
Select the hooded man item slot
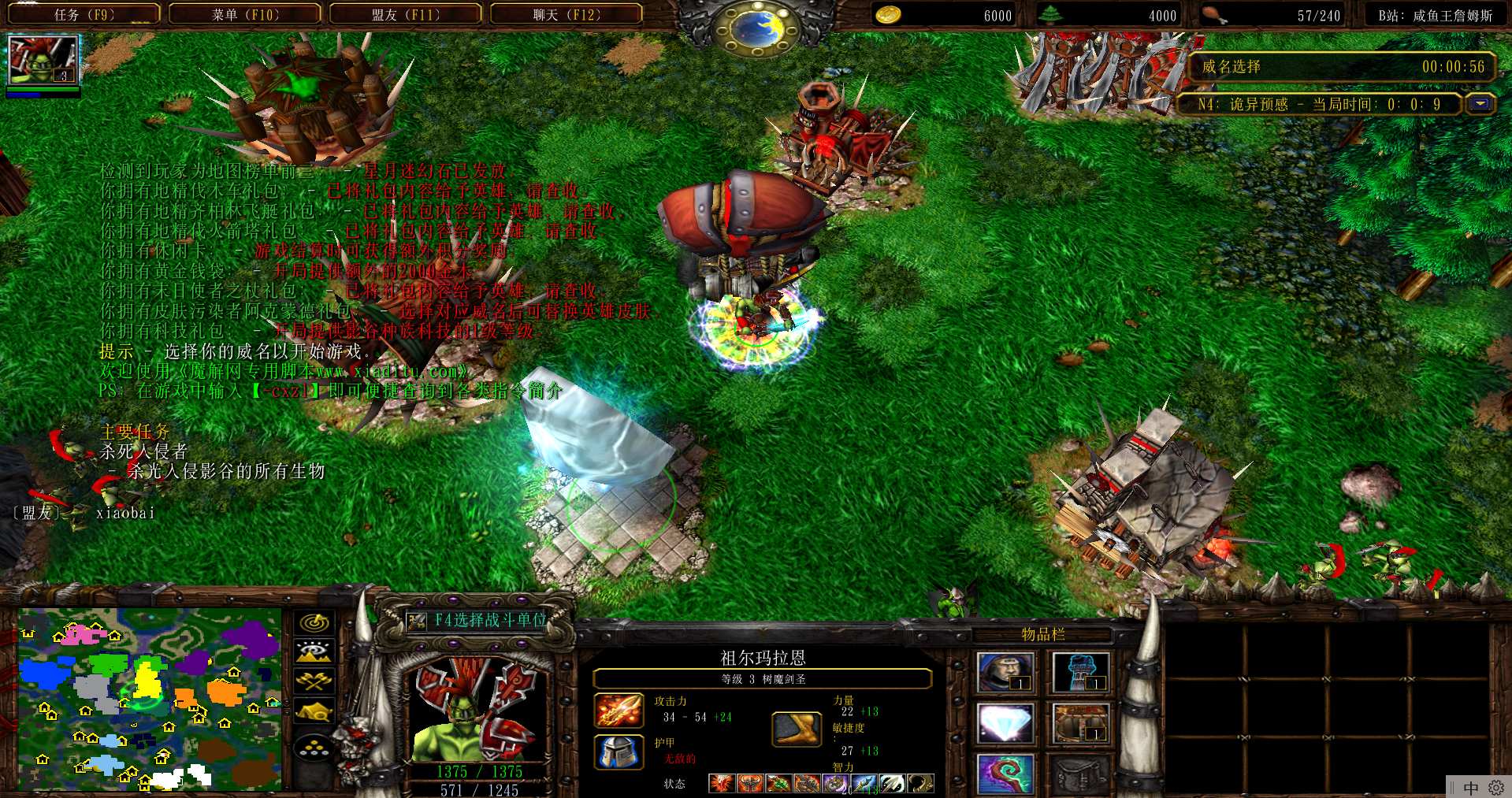(x=1005, y=673)
